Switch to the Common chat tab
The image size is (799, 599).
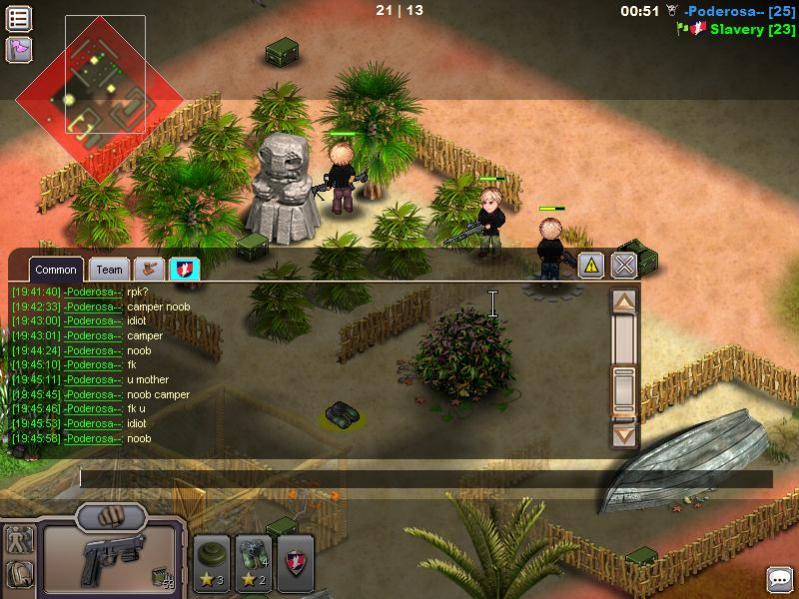pos(56,269)
